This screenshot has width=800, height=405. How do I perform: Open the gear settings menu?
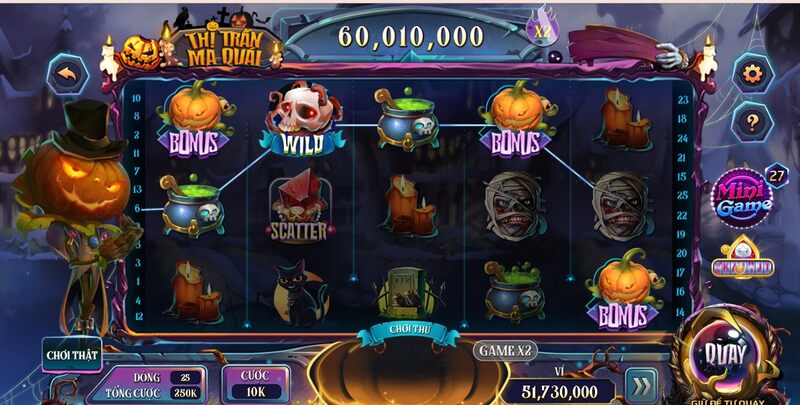pyautogui.click(x=751, y=72)
